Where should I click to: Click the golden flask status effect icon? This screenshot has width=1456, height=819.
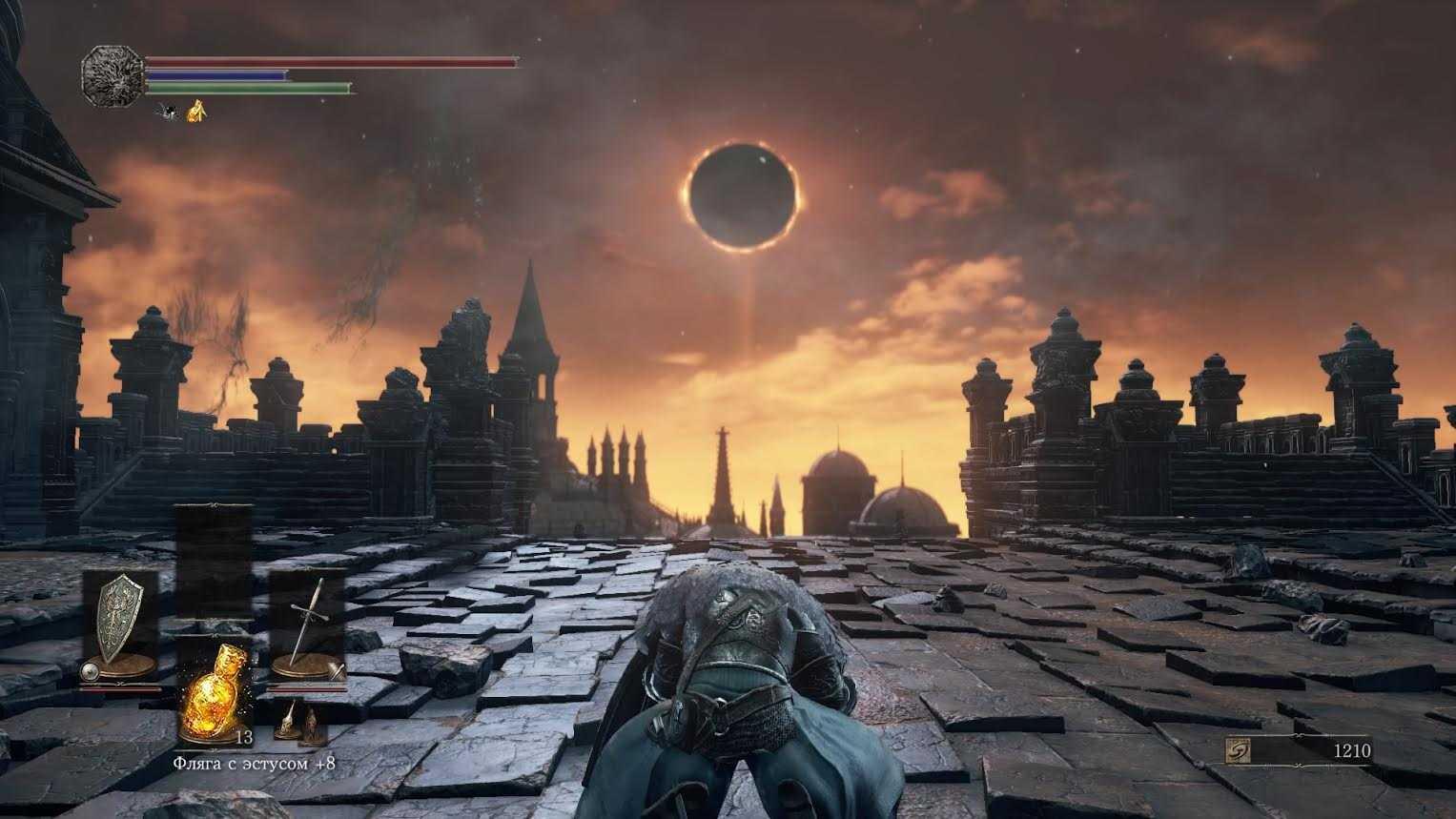pos(196,113)
